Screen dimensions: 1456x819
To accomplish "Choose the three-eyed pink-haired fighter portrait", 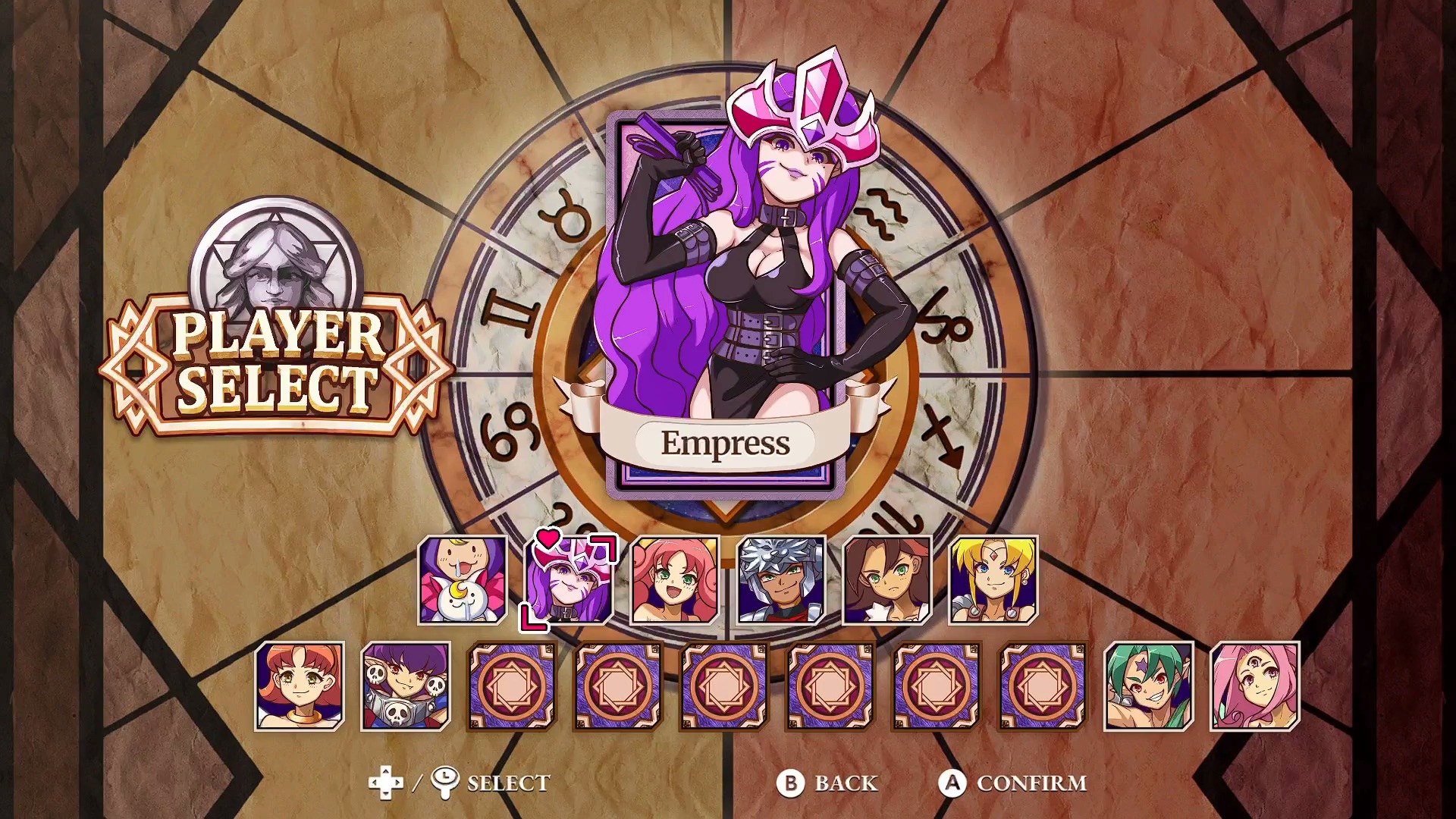I will point(1255,686).
